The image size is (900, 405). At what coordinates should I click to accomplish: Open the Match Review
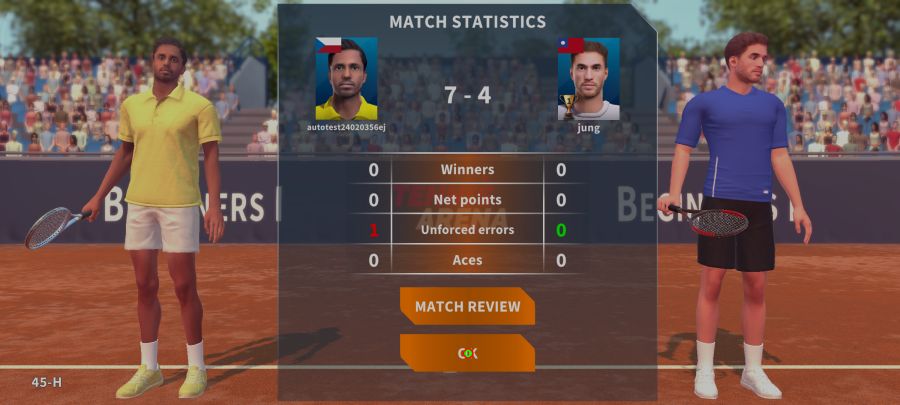coord(467,306)
